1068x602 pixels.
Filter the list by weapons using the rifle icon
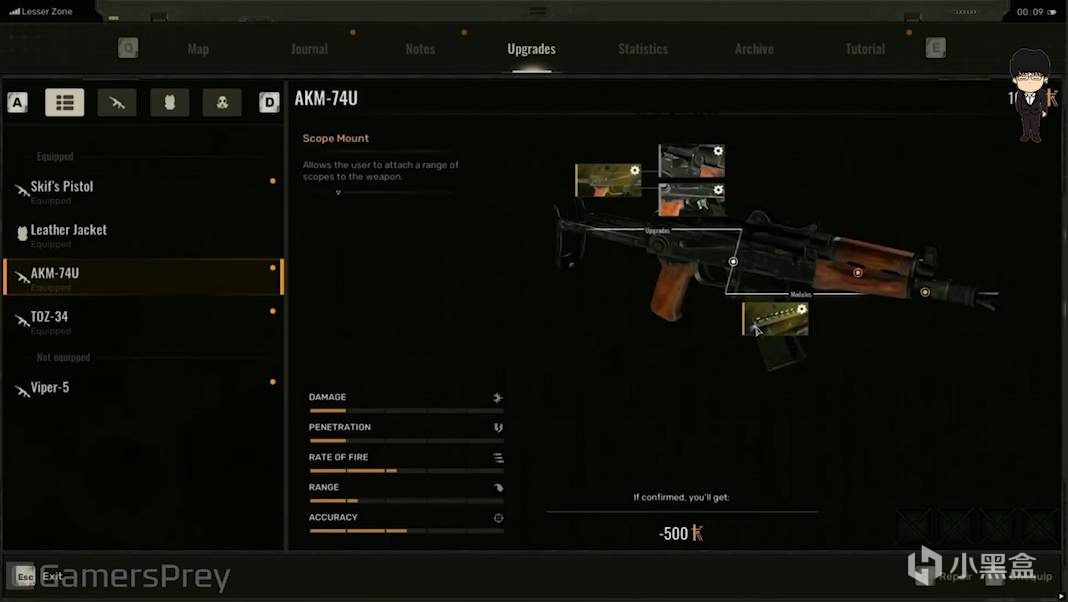[117, 102]
